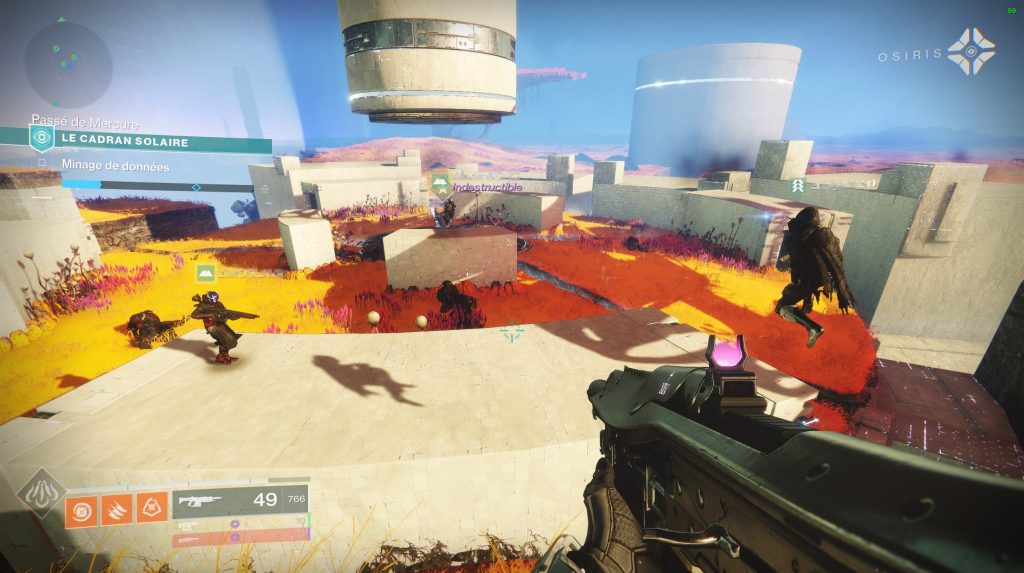Select the equipped primary rifle slot
1024x573 pixels.
tap(239, 501)
